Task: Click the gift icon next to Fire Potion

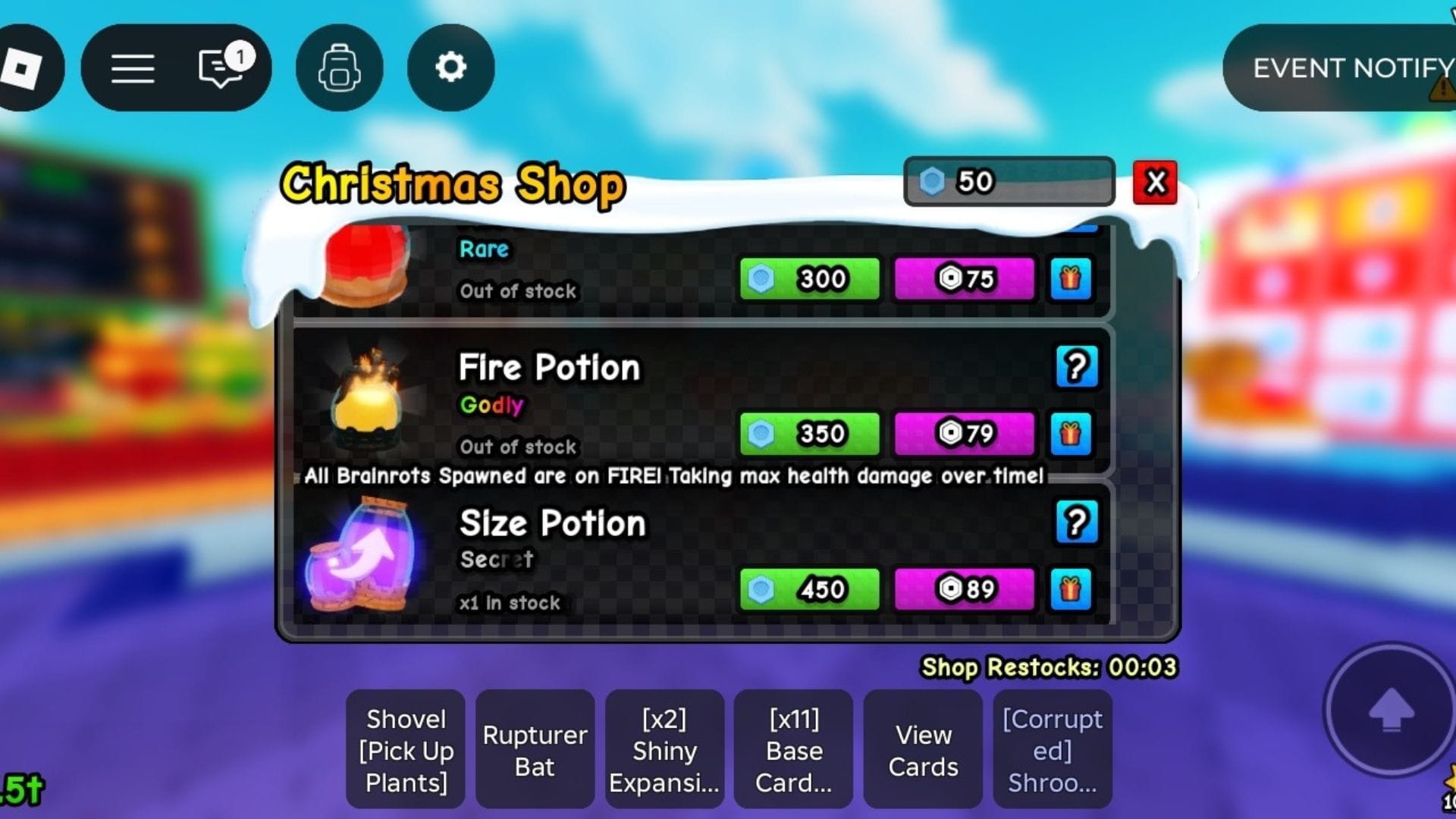Action: click(1070, 433)
